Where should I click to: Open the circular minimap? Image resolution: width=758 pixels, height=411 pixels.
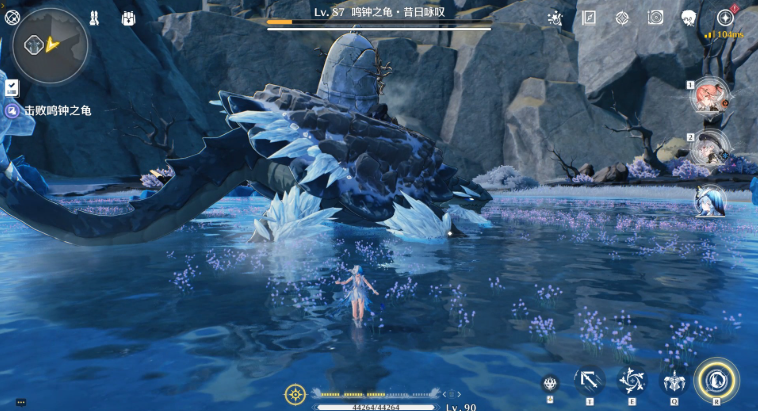[50, 45]
